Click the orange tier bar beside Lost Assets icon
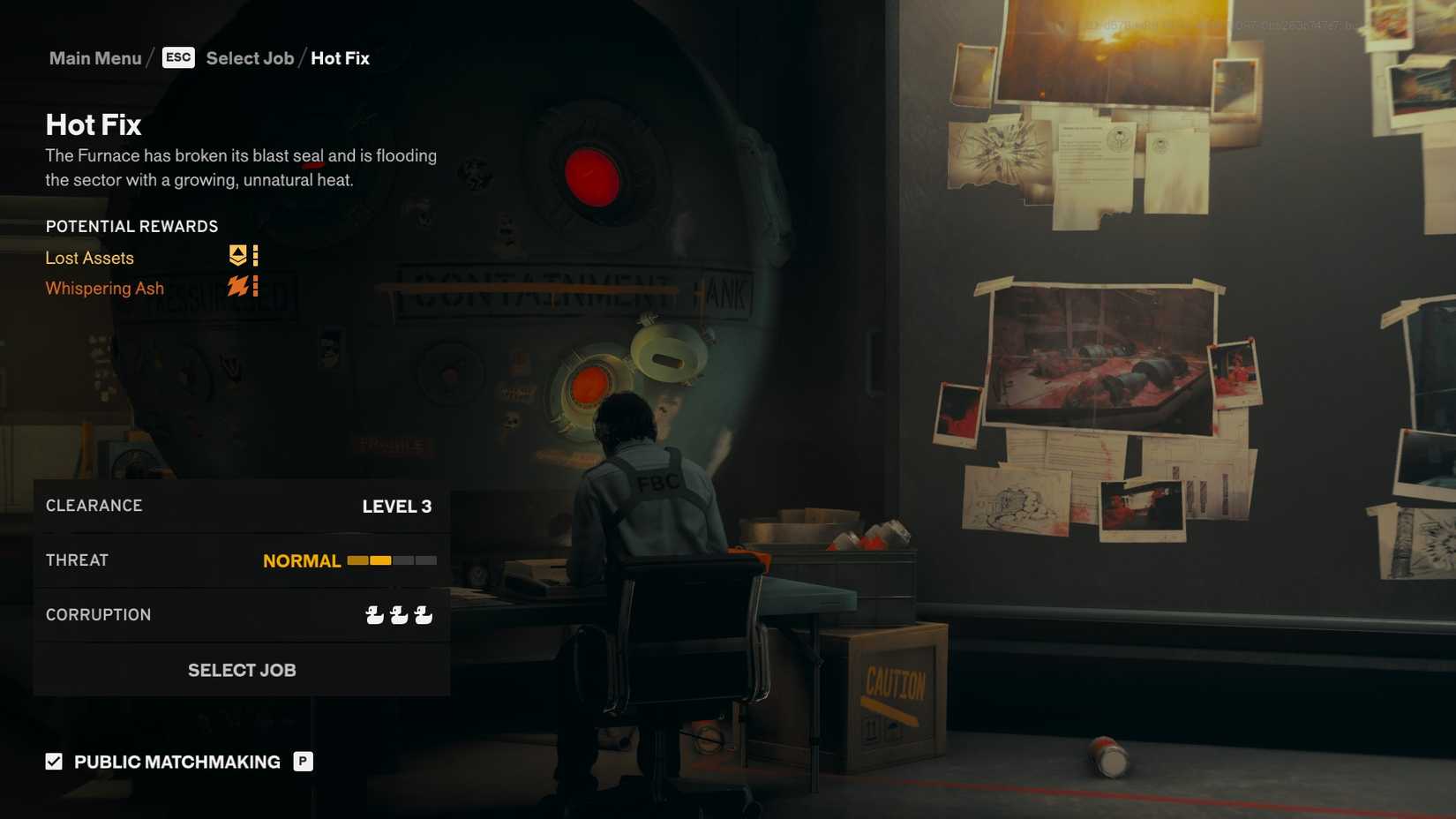The image size is (1456, 819). 253,256
